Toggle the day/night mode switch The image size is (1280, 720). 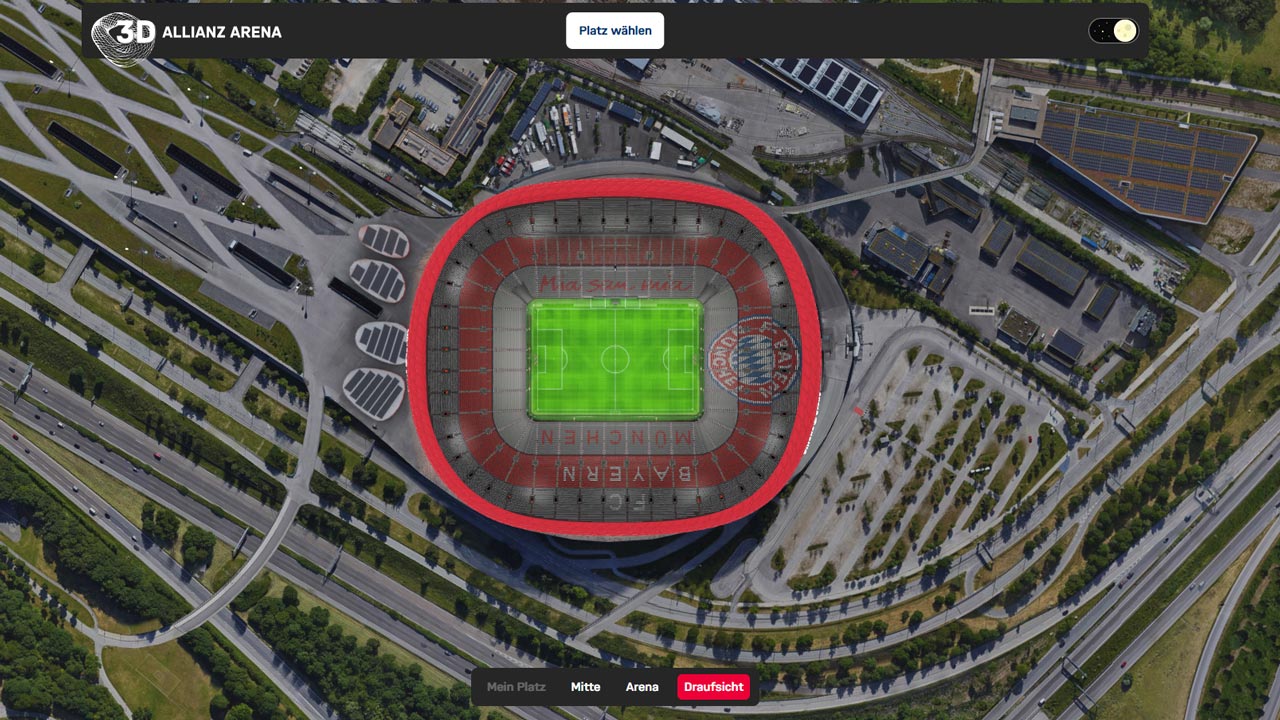coord(1113,31)
